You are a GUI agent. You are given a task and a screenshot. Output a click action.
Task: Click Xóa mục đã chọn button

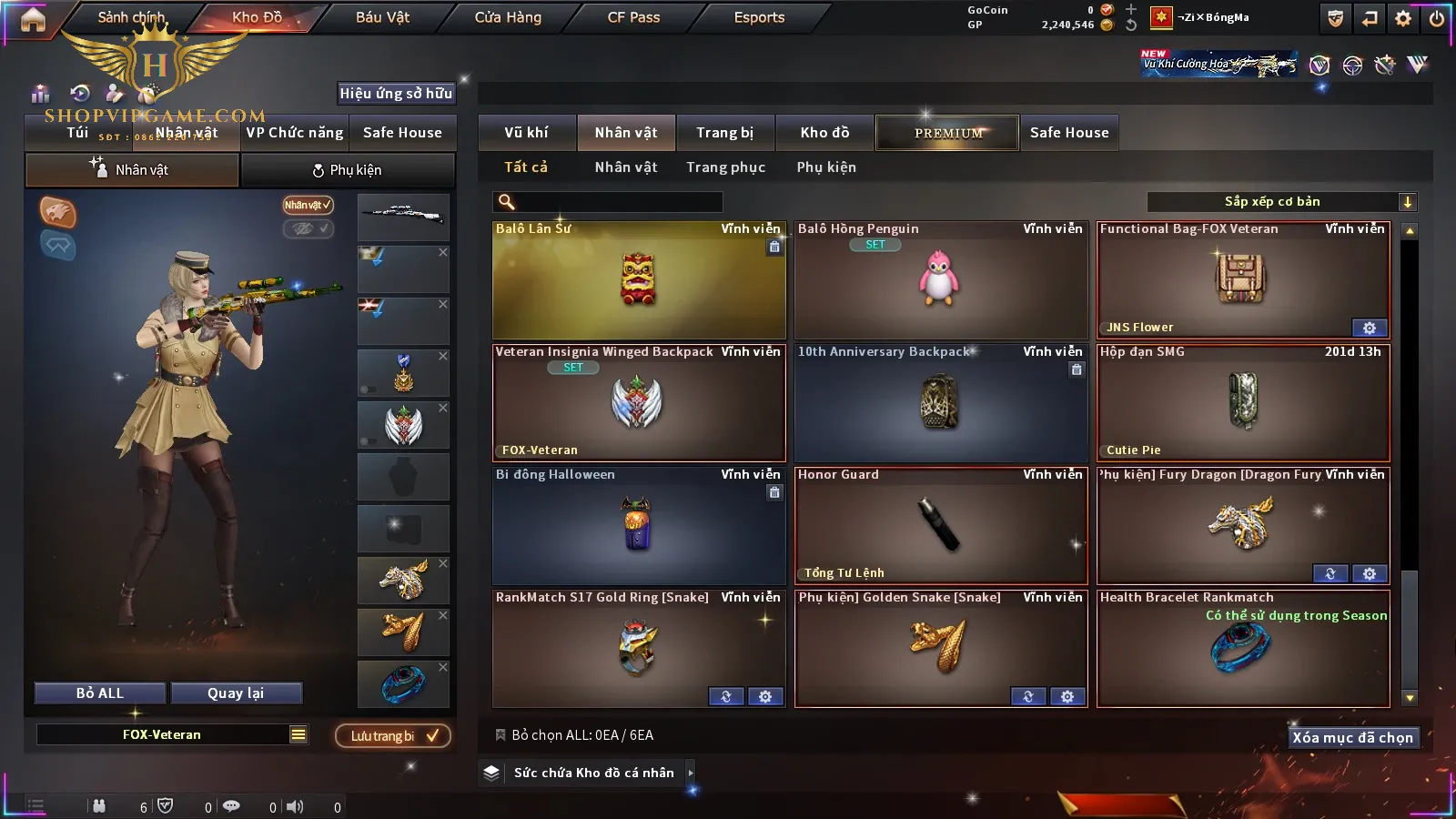tap(1352, 737)
